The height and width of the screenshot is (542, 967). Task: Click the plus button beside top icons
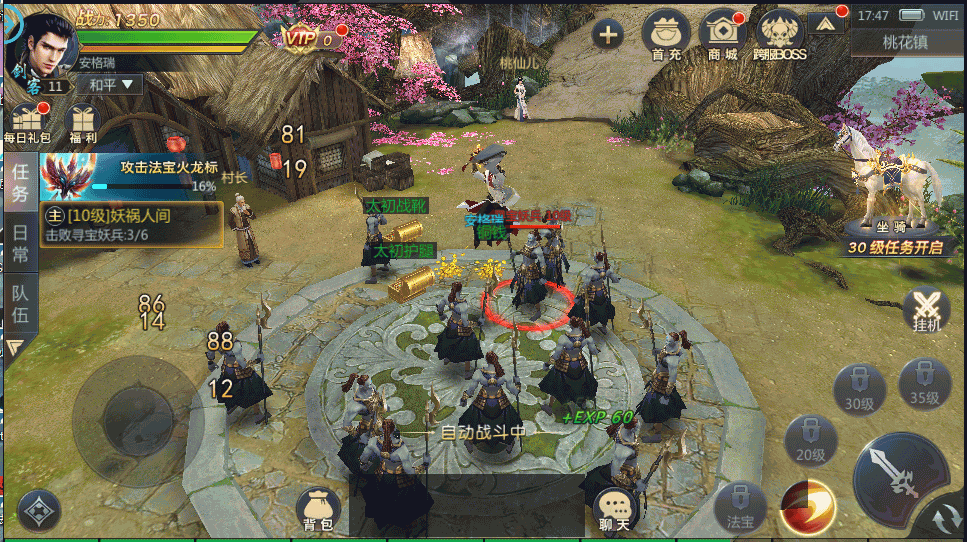point(607,35)
